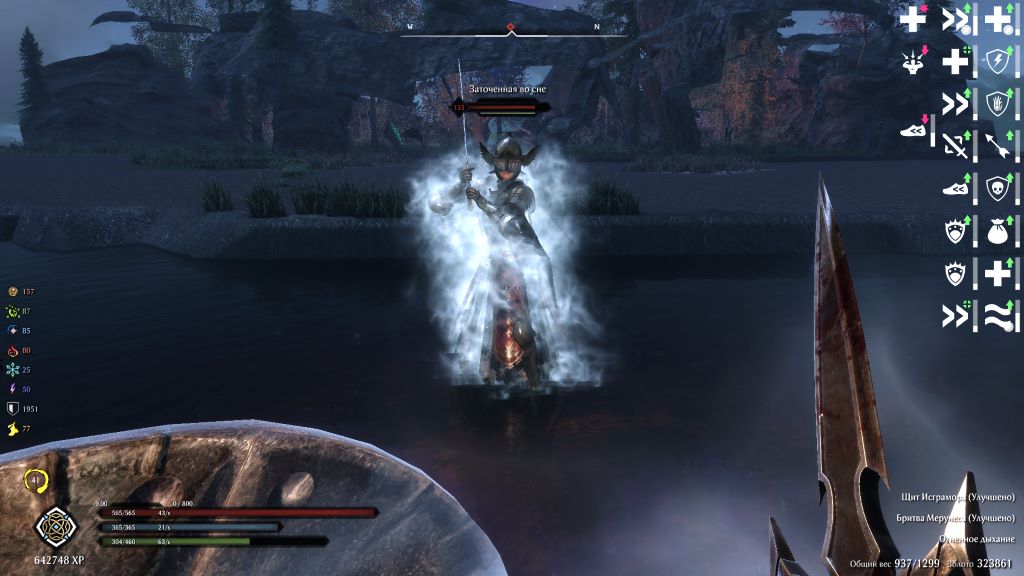Click the skull shield effect icon
Screen dimensions: 1024x576
coord(999,187)
